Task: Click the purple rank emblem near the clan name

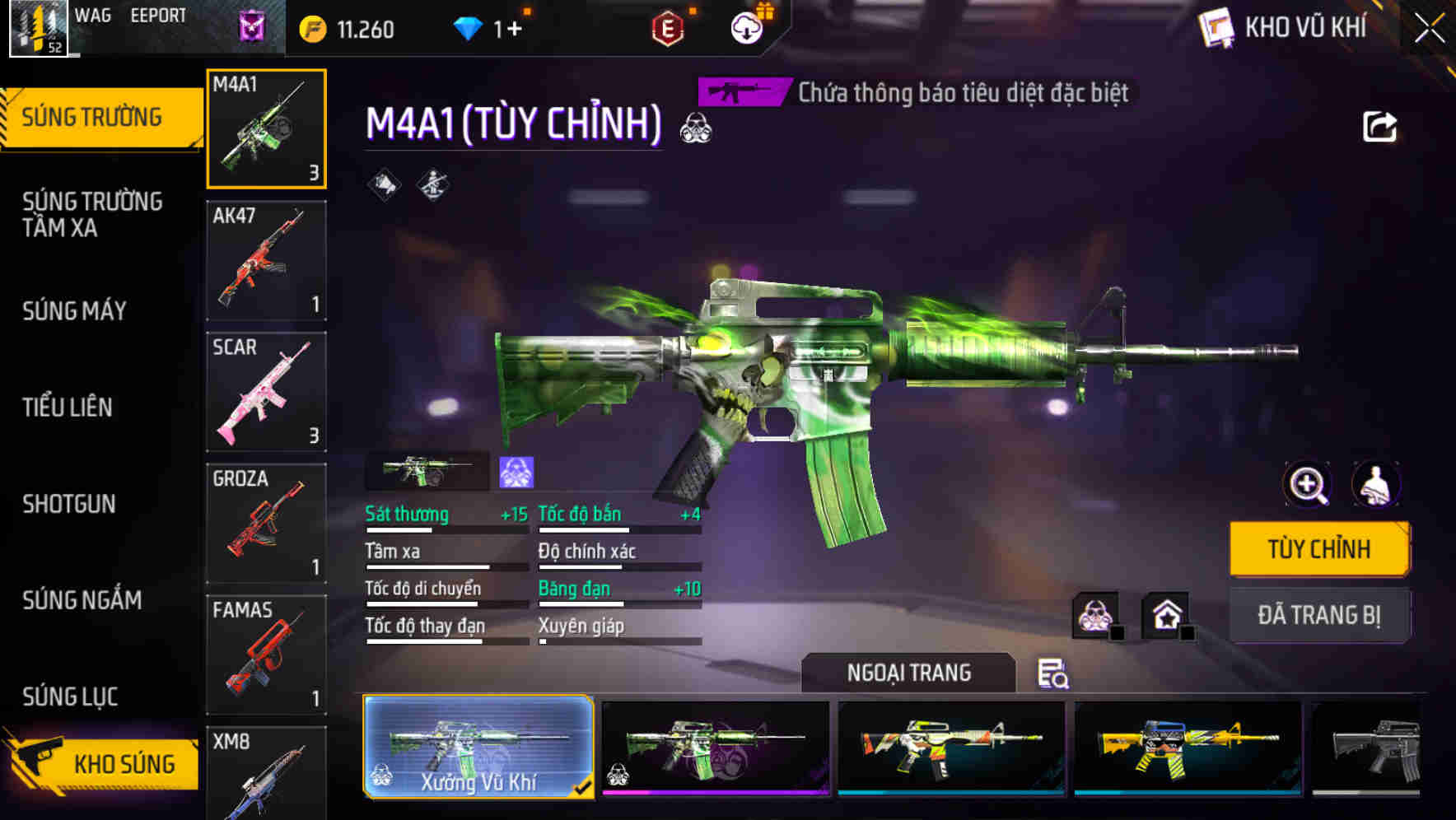Action: click(x=251, y=25)
